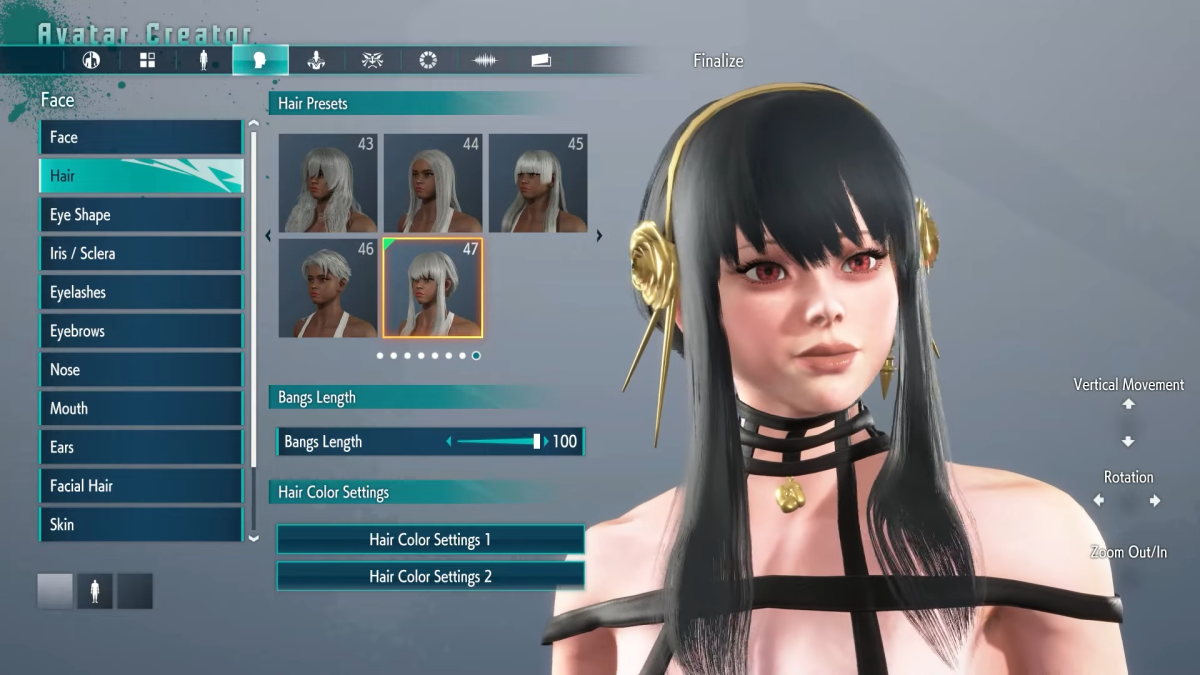Open the Eyelashes settings
Viewport: 1200px width, 675px height.
(140, 292)
